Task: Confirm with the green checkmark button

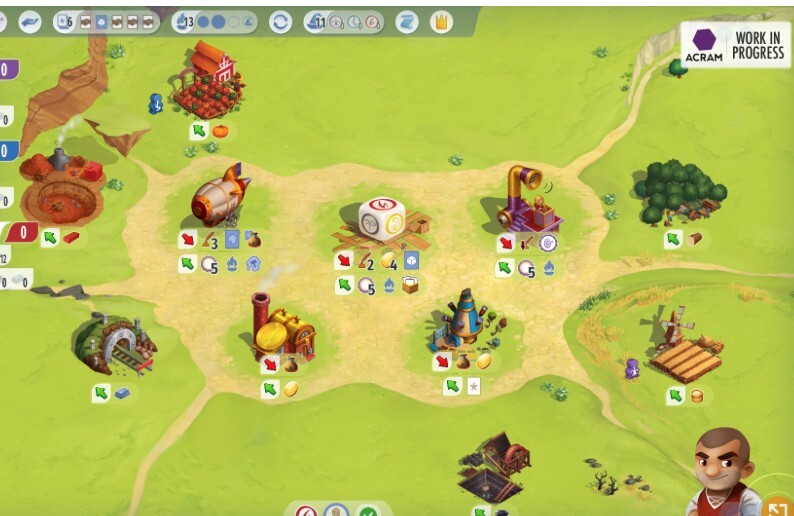Action: (369, 511)
